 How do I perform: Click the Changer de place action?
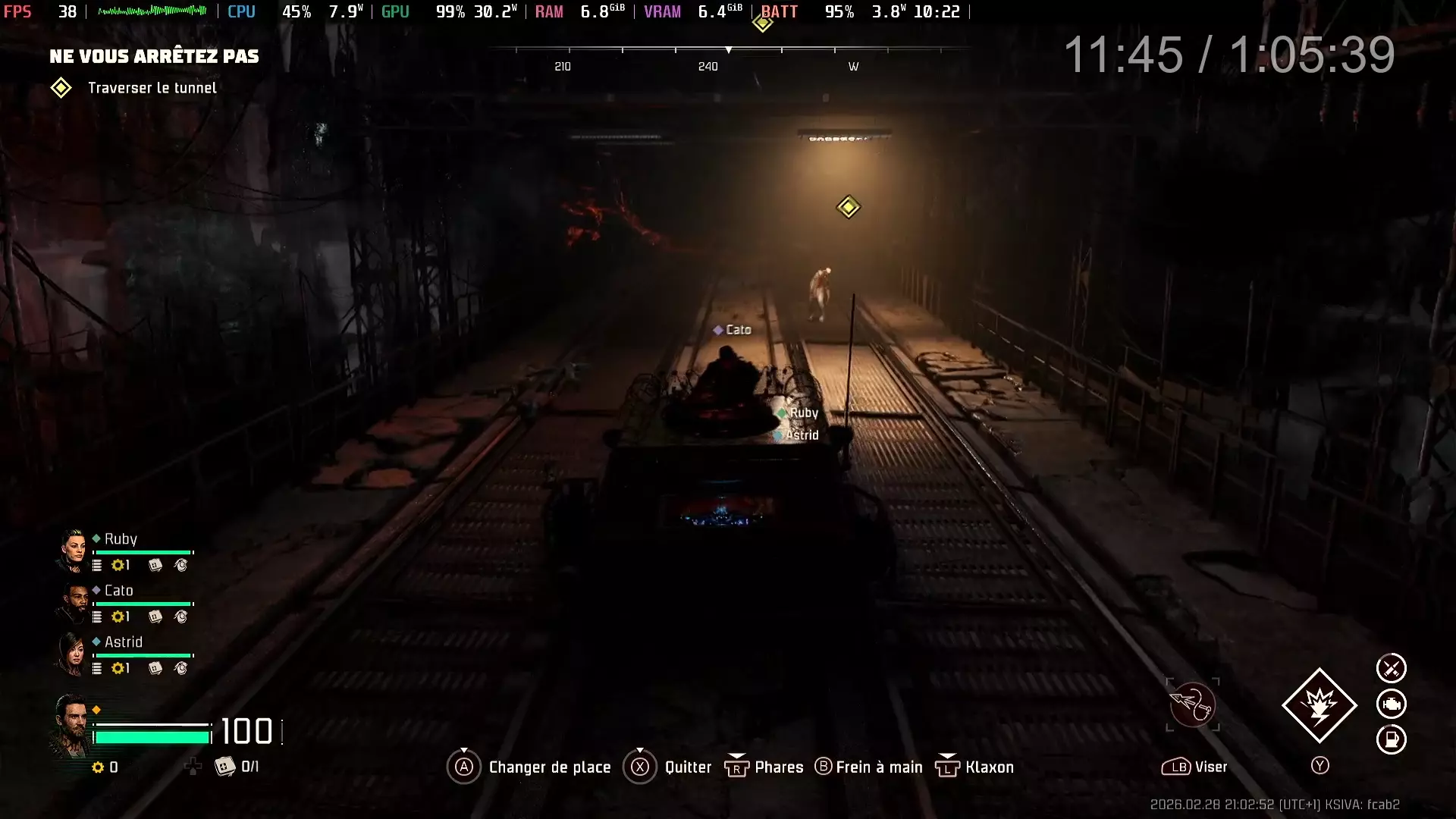coord(549,767)
